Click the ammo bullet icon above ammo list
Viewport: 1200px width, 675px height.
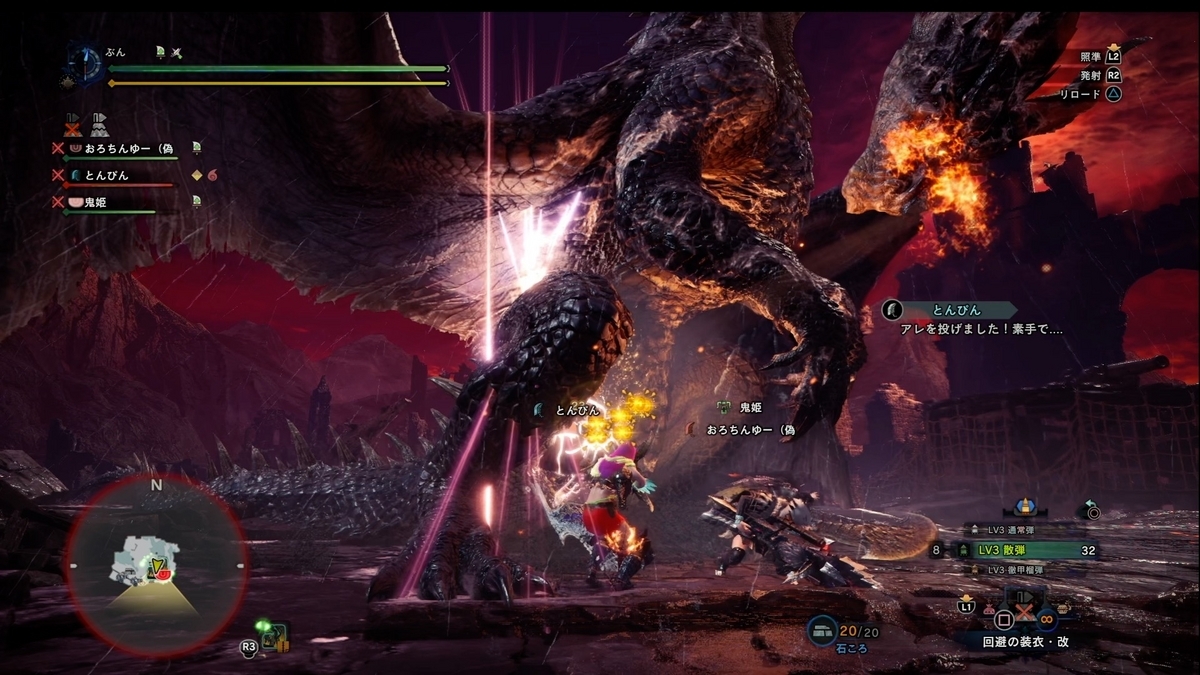[x=1023, y=508]
